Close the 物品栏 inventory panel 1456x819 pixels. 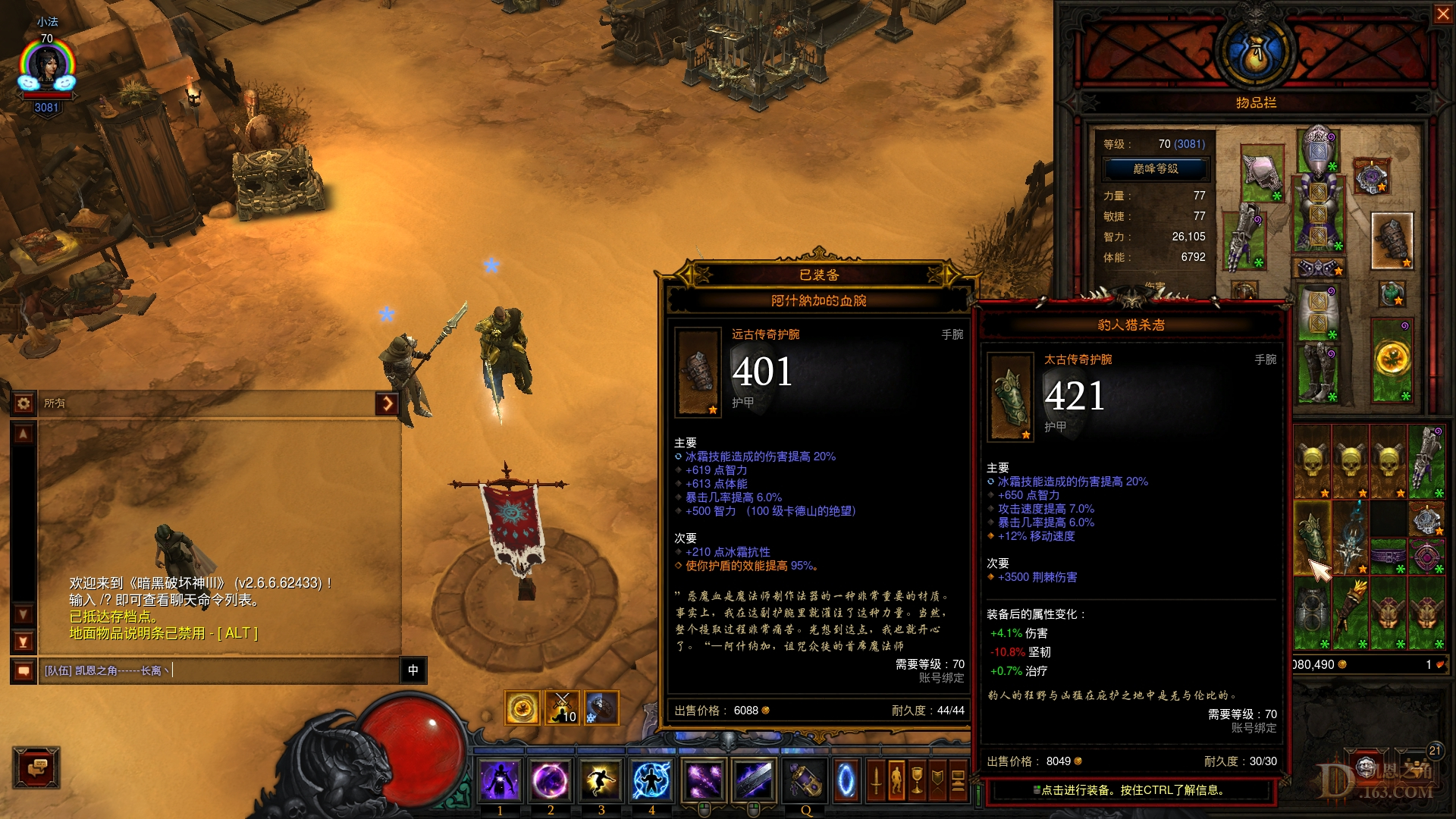(1445, 13)
